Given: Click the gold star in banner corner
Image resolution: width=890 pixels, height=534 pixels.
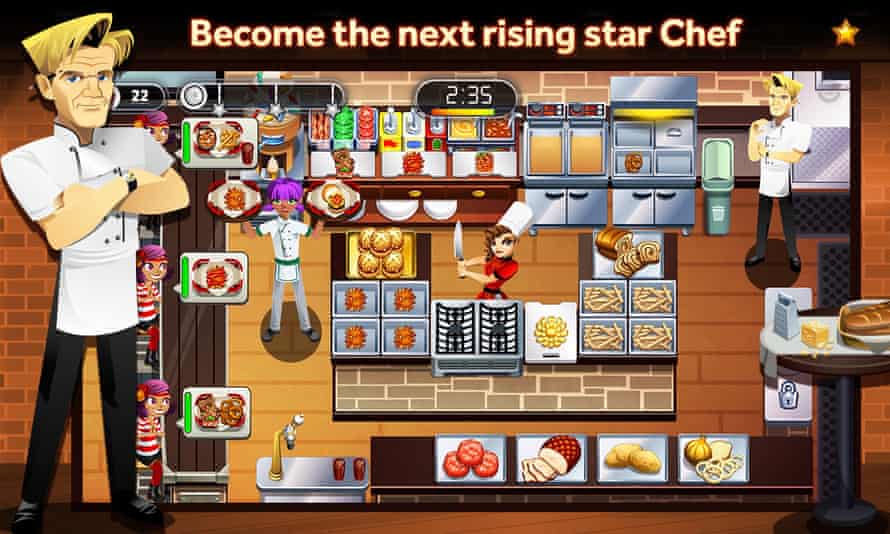Looking at the screenshot, I should 846,32.
